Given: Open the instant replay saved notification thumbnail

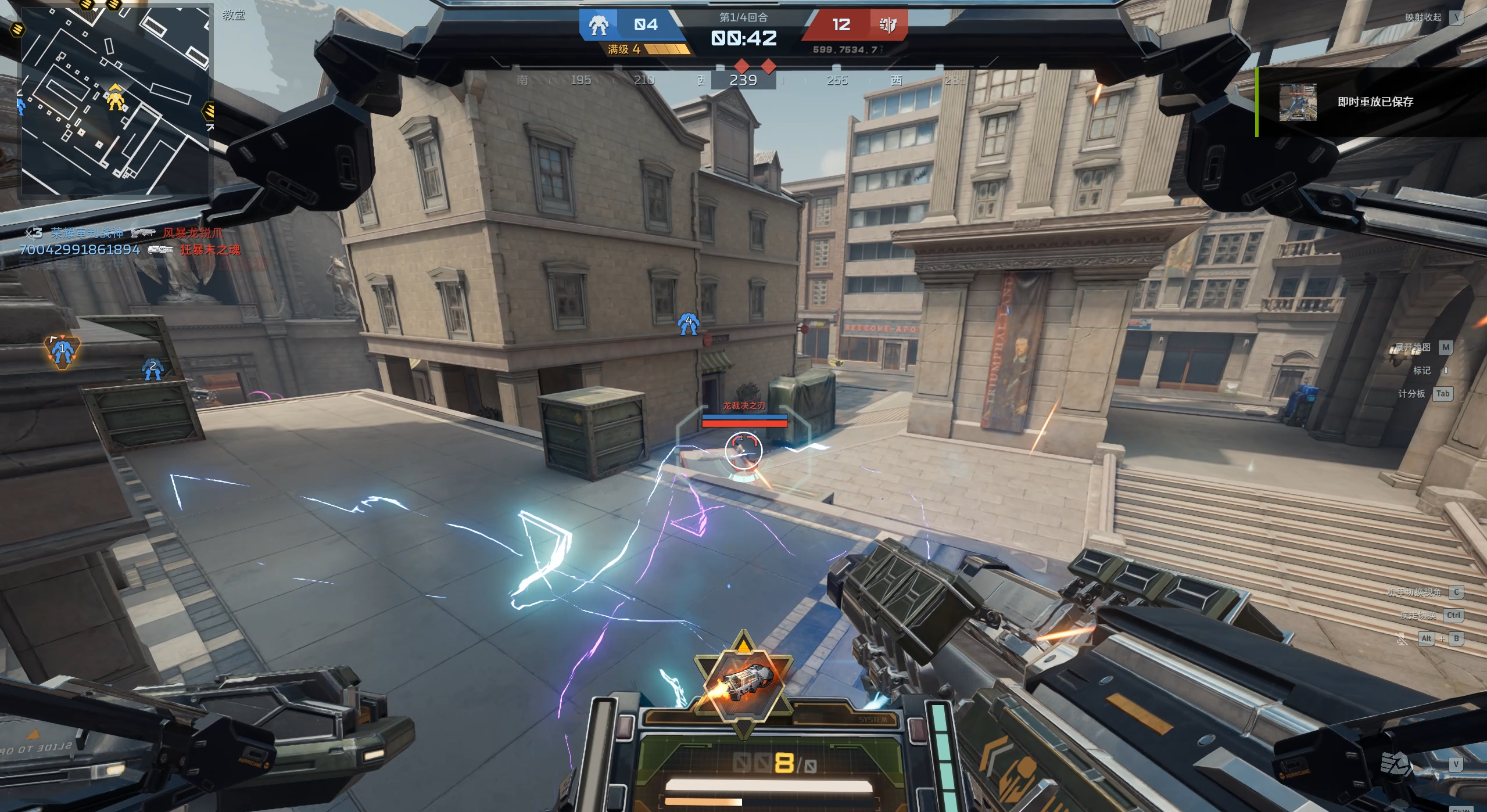Looking at the screenshot, I should tap(1297, 102).
